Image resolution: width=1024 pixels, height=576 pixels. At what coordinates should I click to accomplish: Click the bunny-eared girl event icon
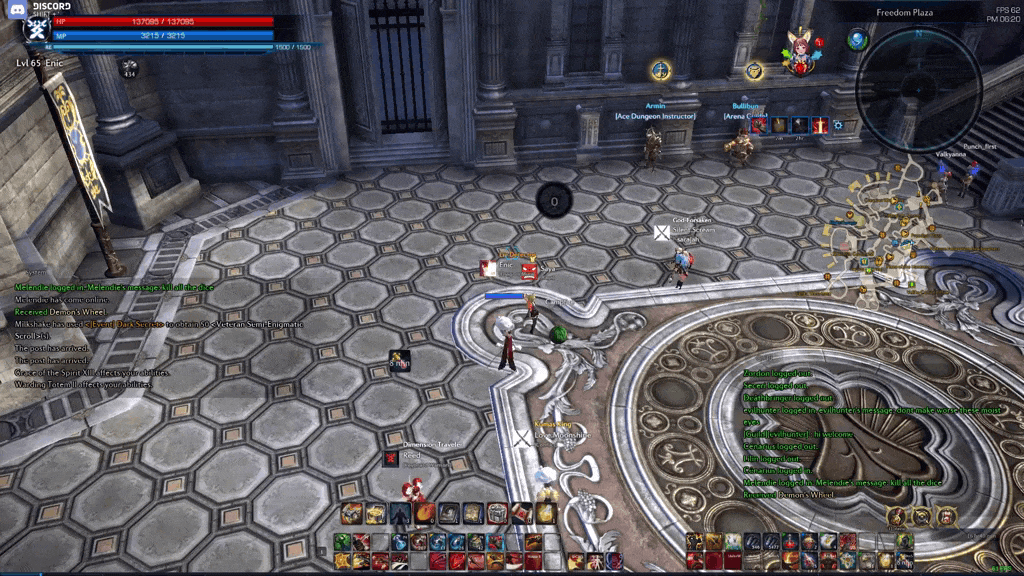point(800,52)
